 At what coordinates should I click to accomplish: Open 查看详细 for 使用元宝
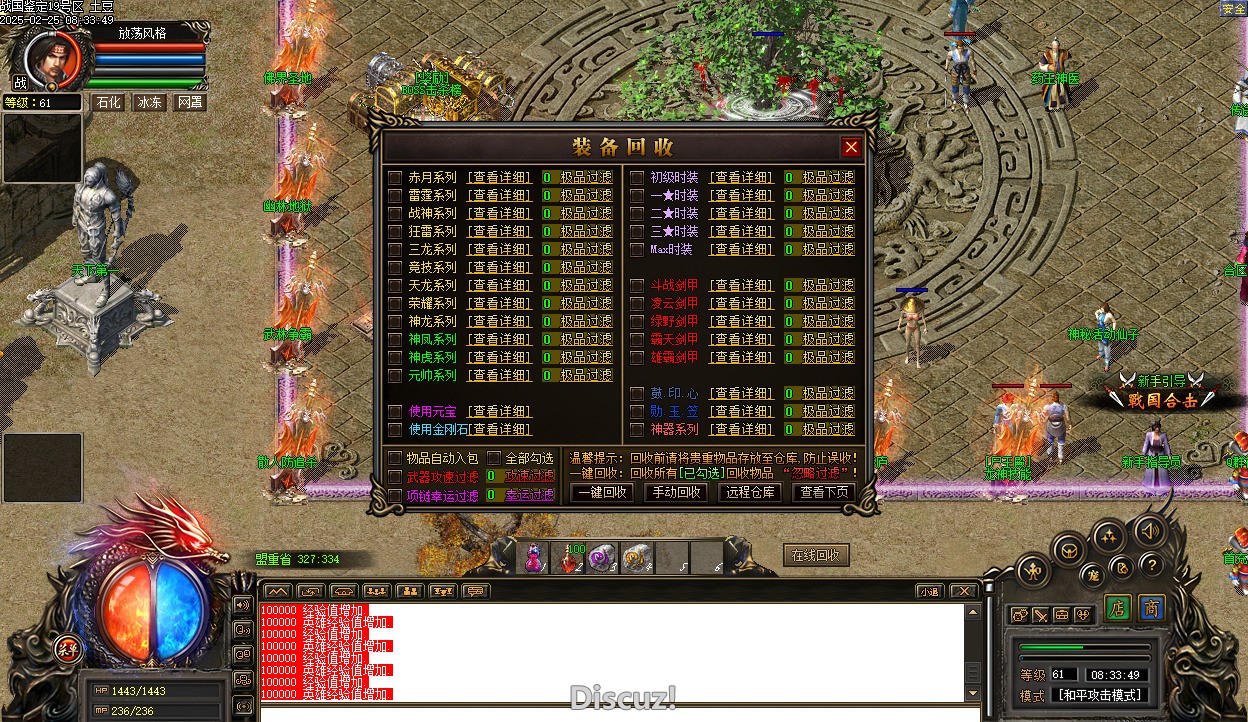coord(500,412)
